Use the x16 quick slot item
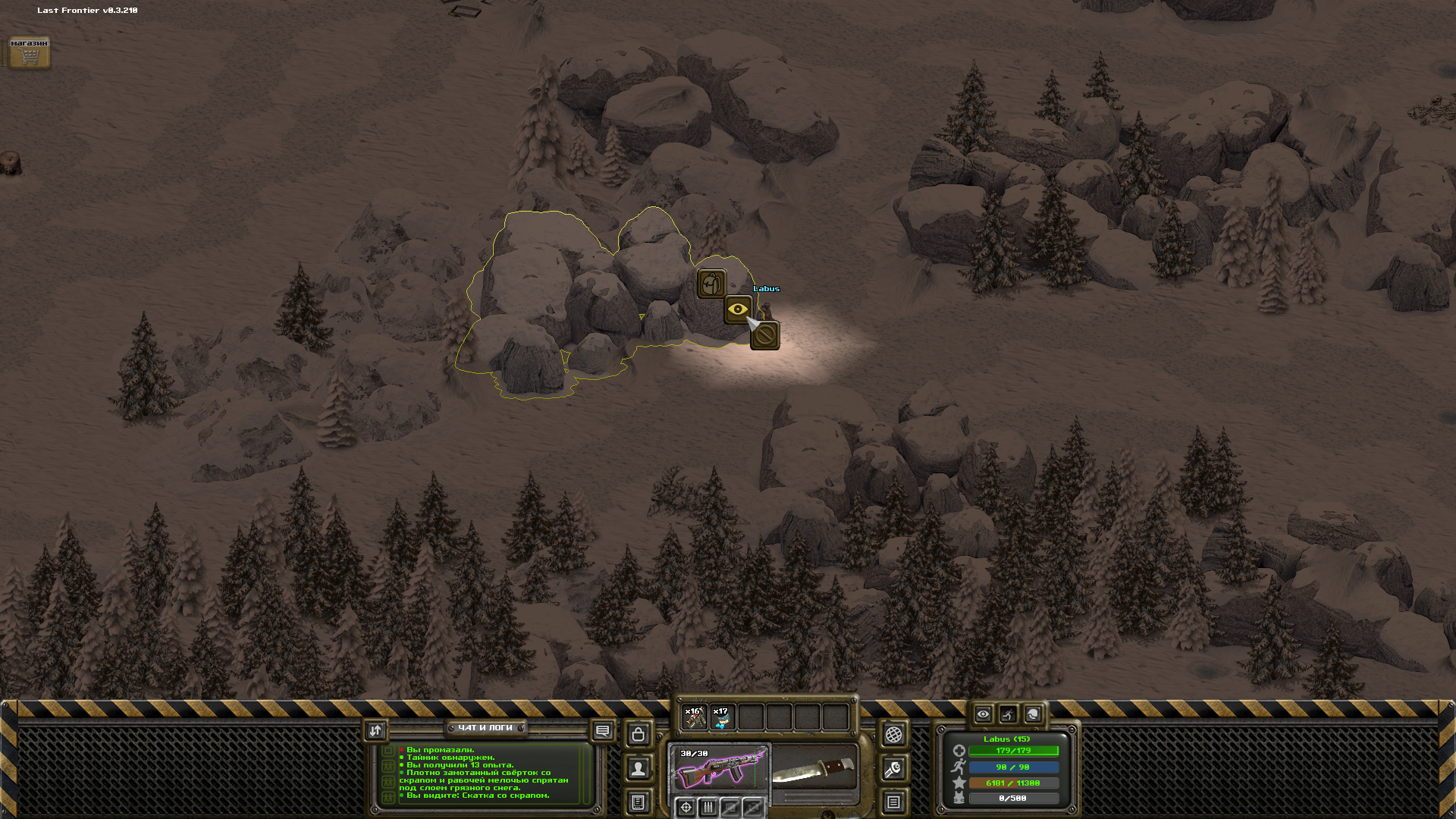The height and width of the screenshot is (819, 1456). (695, 717)
